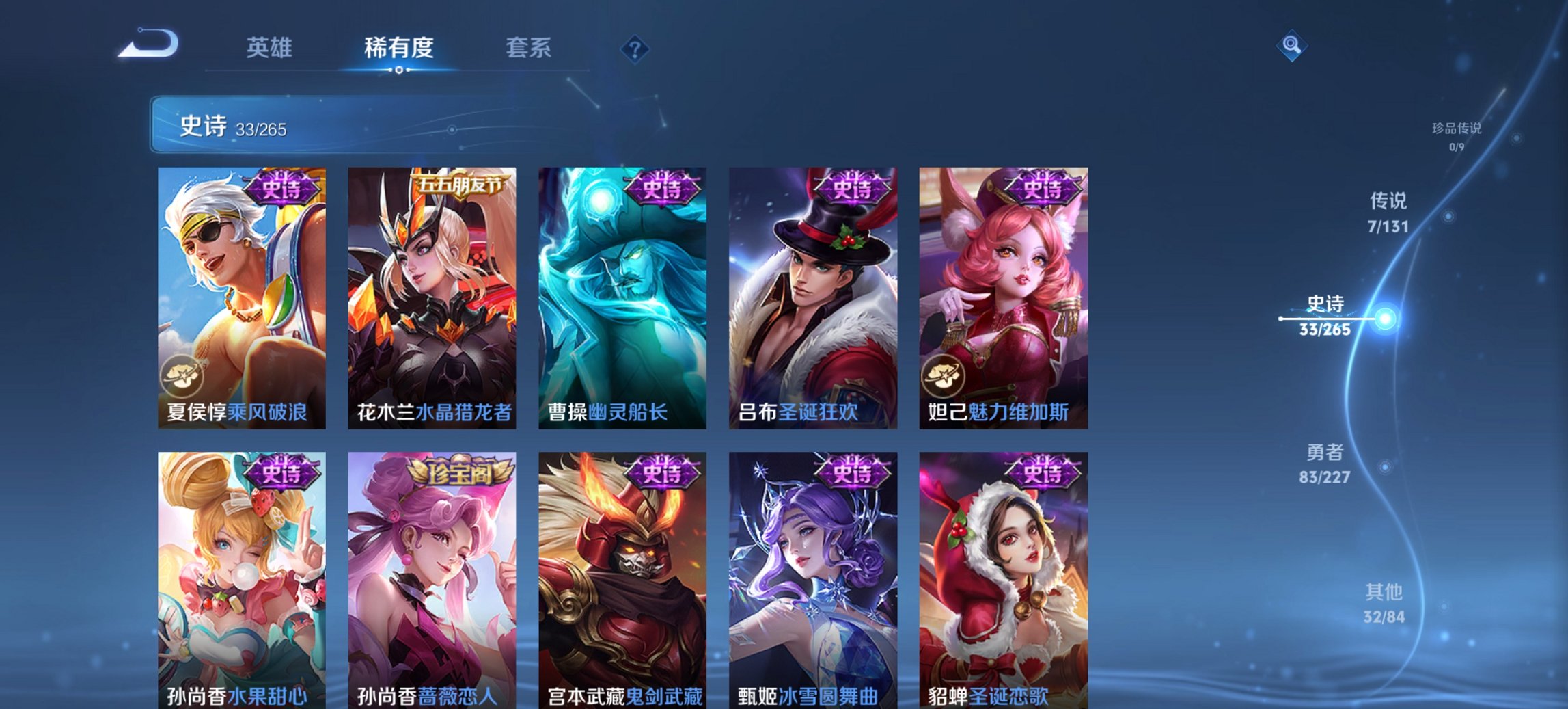Open the help question mark icon

click(x=635, y=49)
